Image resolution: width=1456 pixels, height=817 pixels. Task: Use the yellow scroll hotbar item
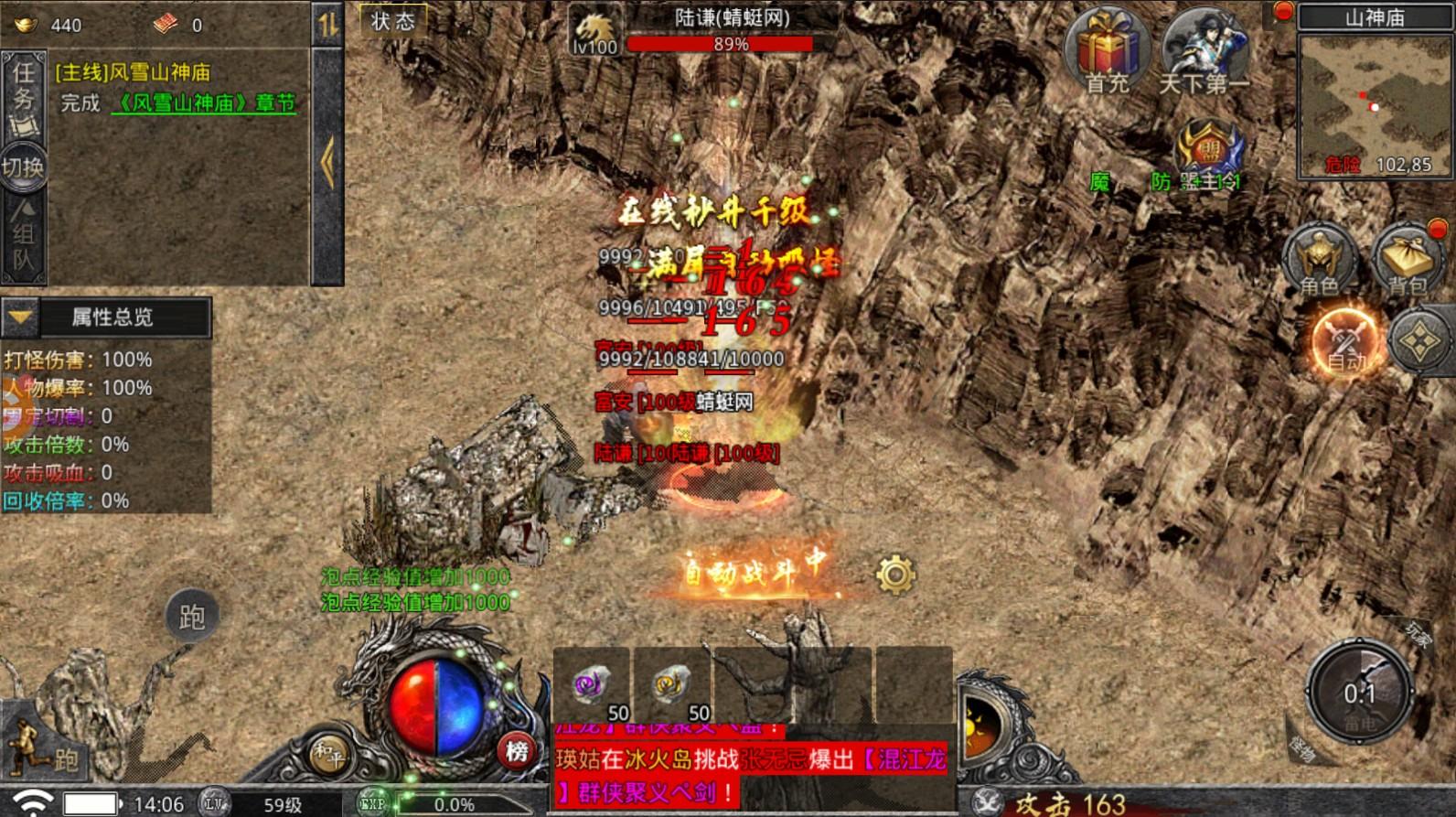[672, 686]
